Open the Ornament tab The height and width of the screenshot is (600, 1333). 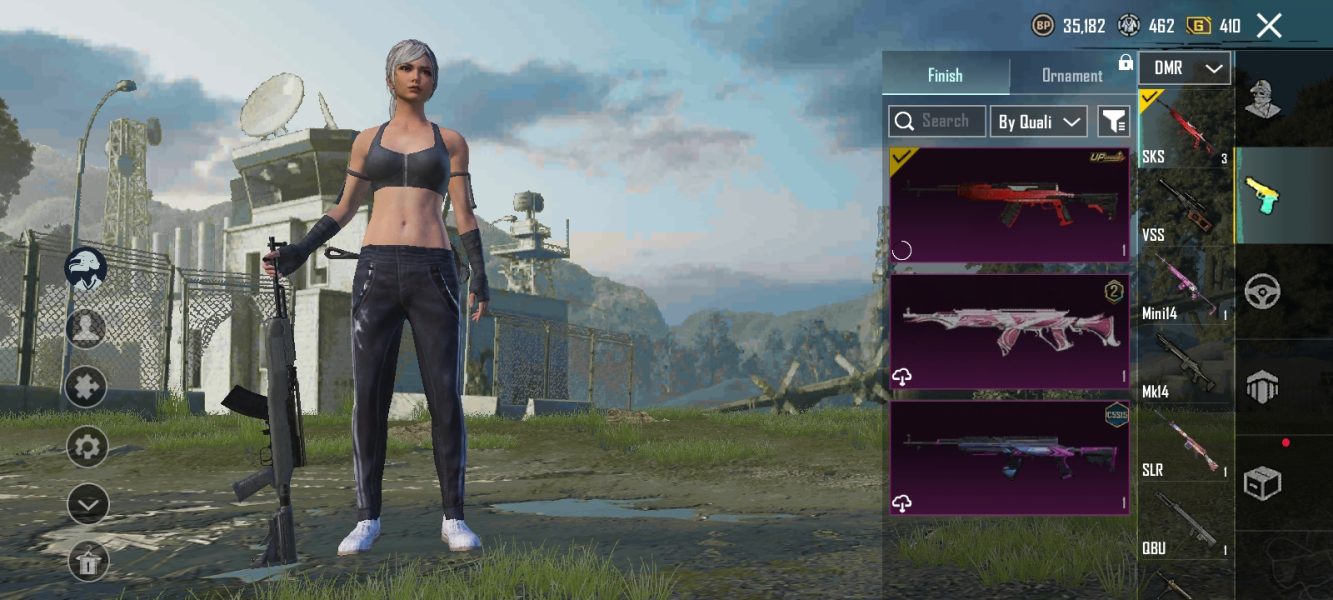click(x=1072, y=76)
